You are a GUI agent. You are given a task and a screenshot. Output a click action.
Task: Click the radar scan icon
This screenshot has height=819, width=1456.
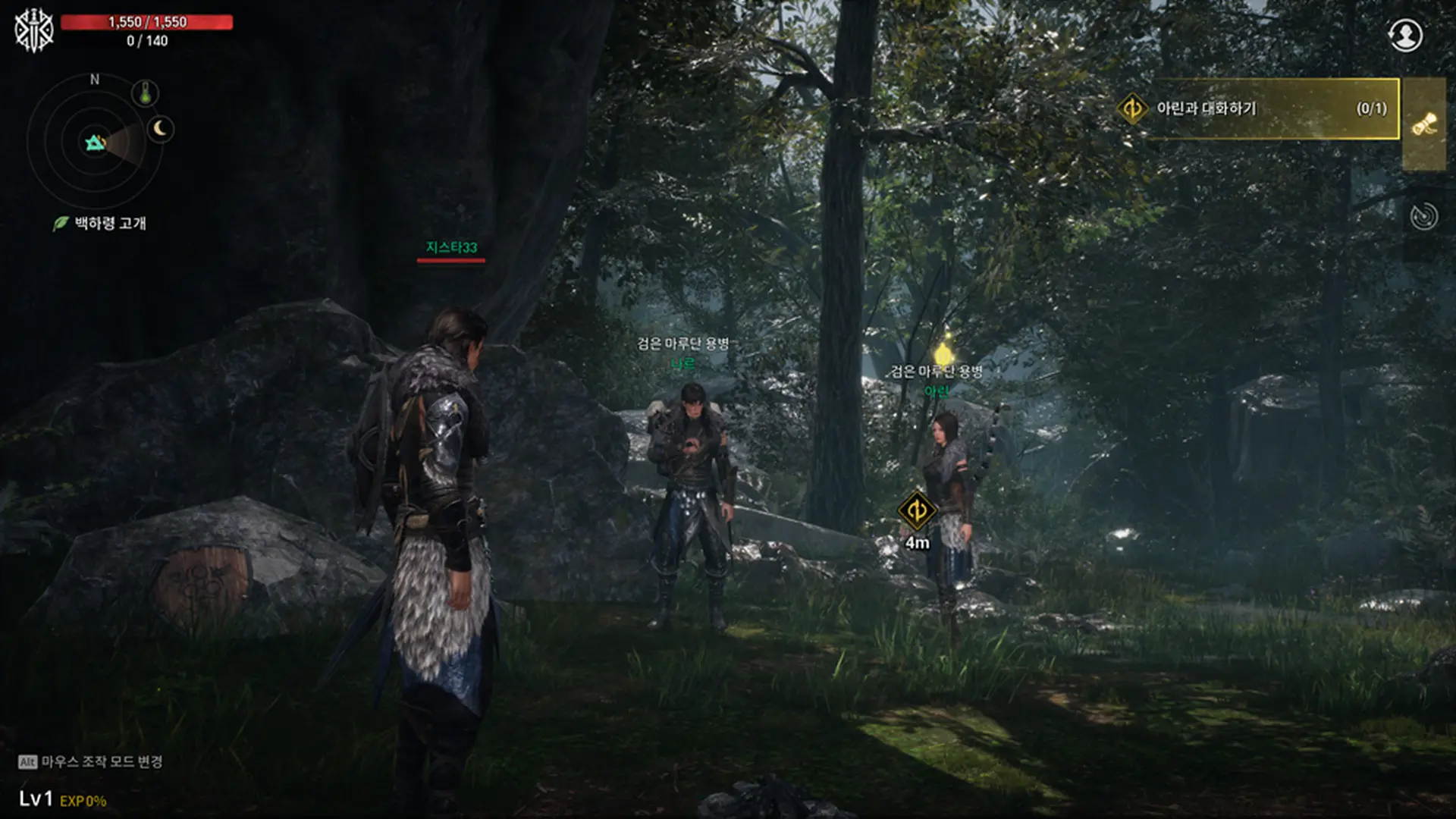[1423, 216]
